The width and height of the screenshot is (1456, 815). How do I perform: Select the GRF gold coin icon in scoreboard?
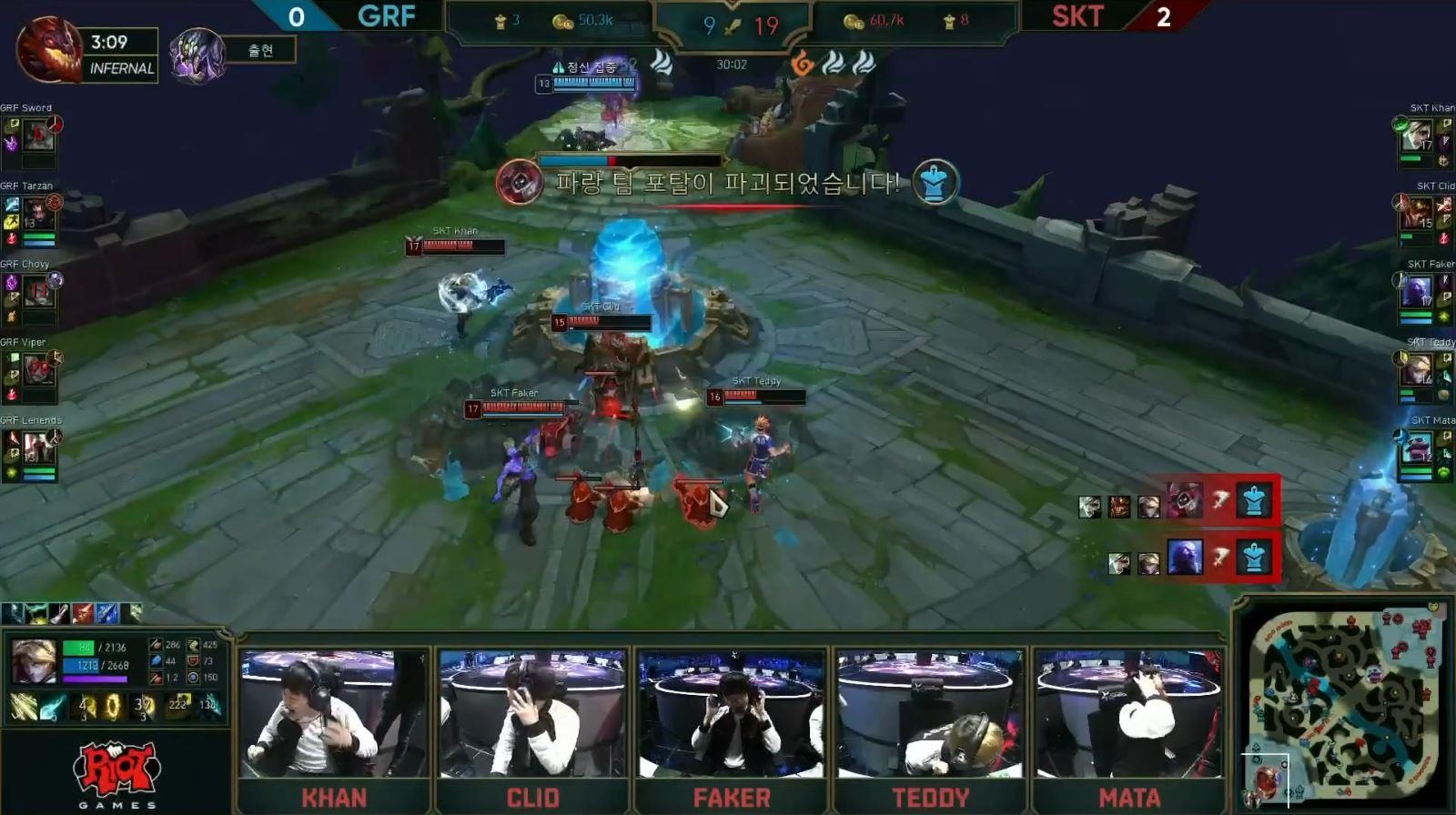point(561,24)
